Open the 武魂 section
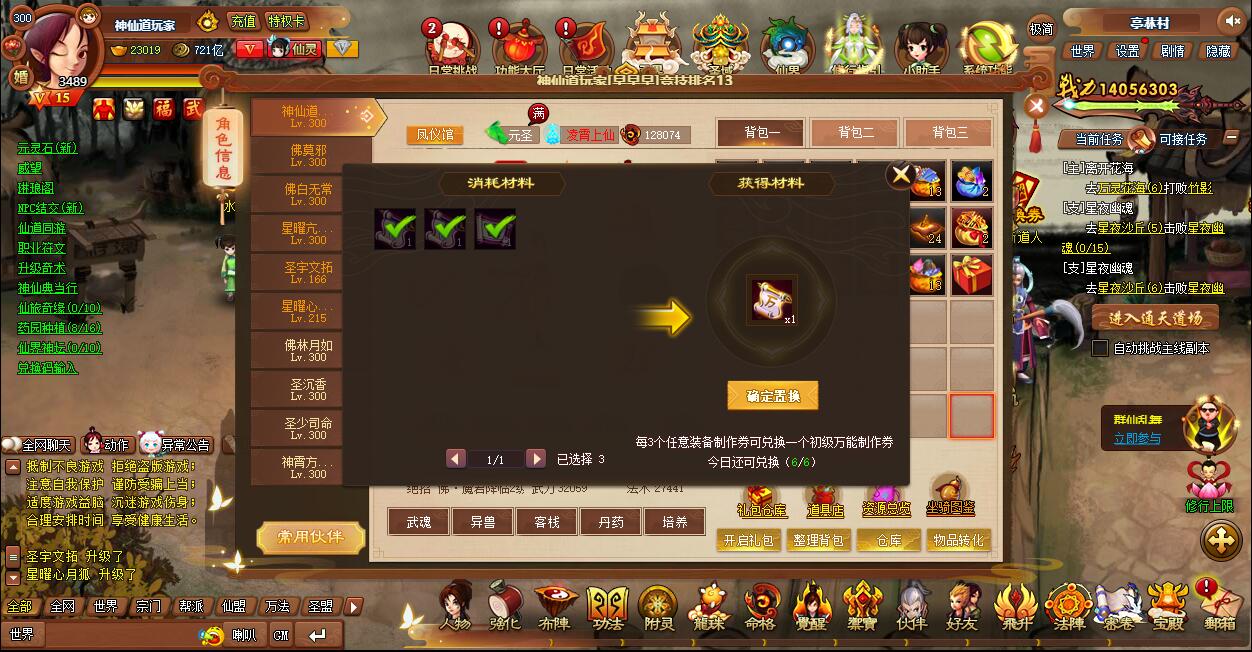The image size is (1252, 652). click(419, 522)
